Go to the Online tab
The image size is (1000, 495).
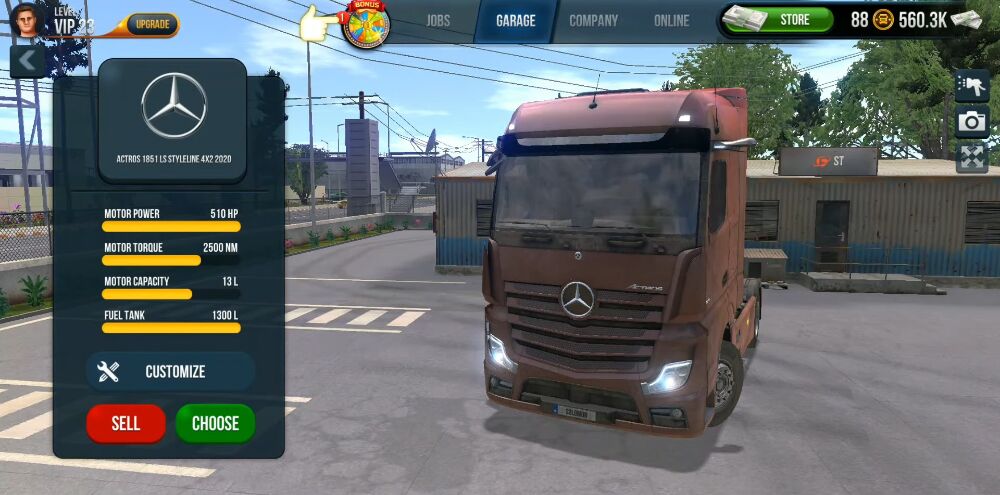(671, 20)
